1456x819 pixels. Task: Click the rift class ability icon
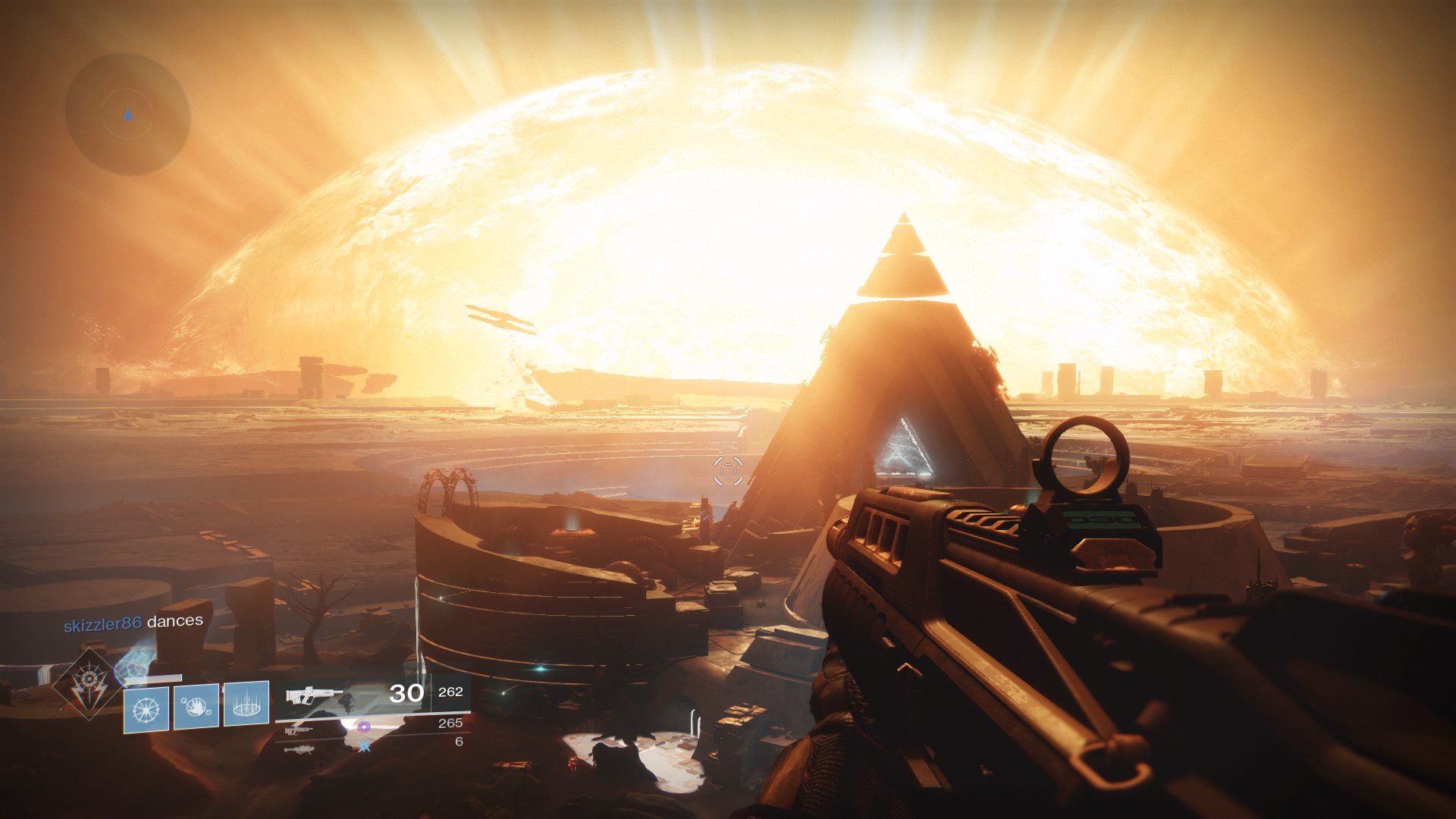click(246, 707)
